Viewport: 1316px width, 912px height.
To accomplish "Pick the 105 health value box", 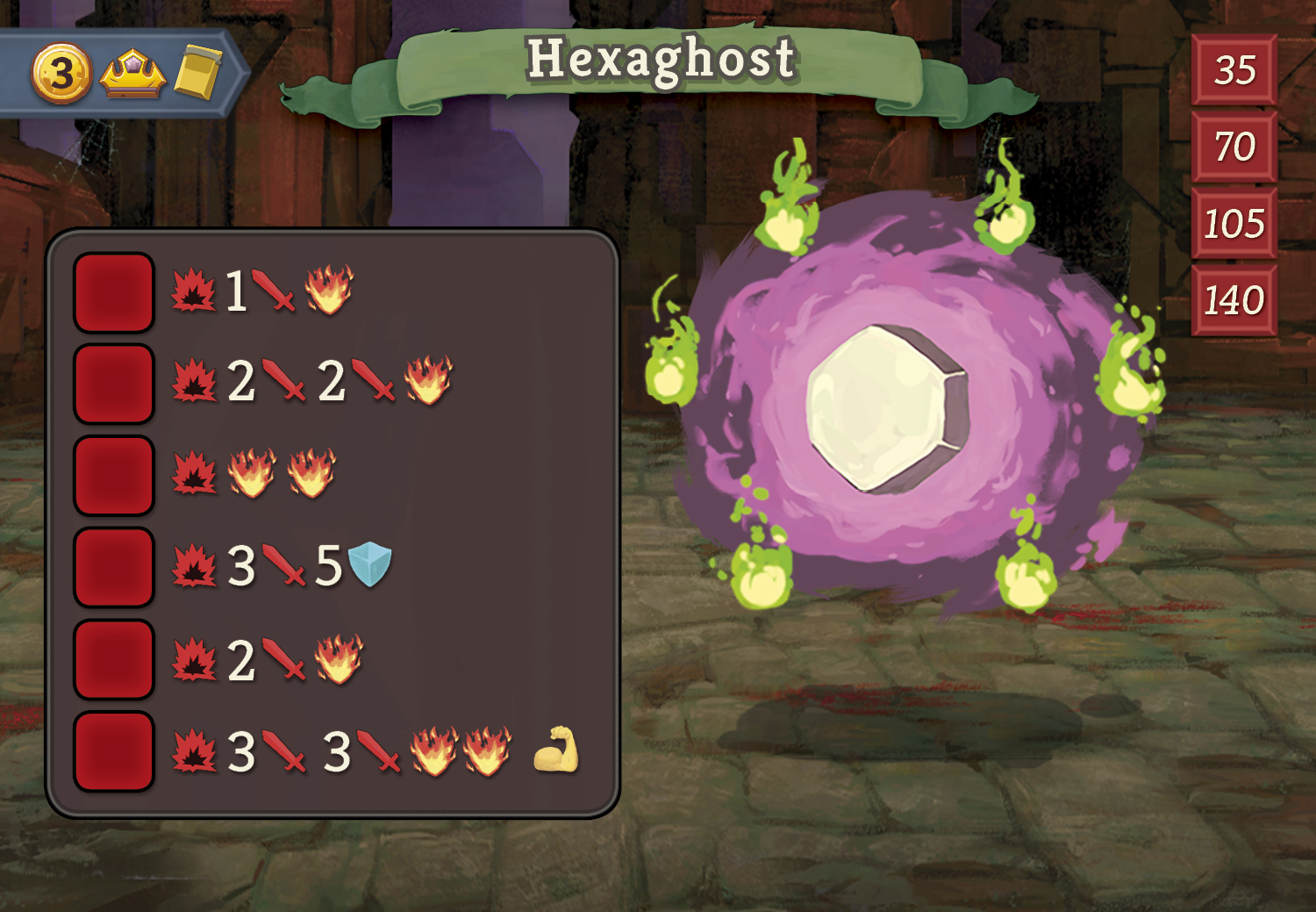I will 1234,223.
